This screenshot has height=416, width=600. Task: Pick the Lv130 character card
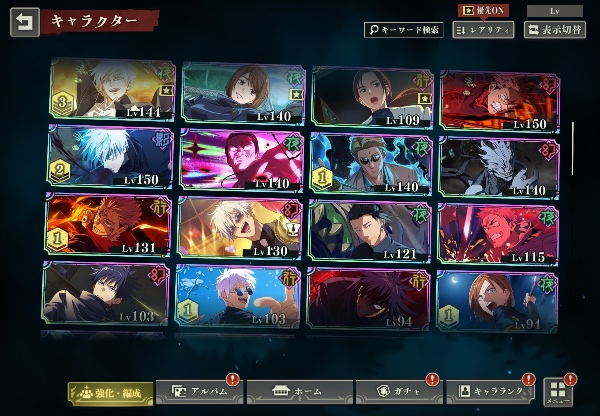point(241,226)
